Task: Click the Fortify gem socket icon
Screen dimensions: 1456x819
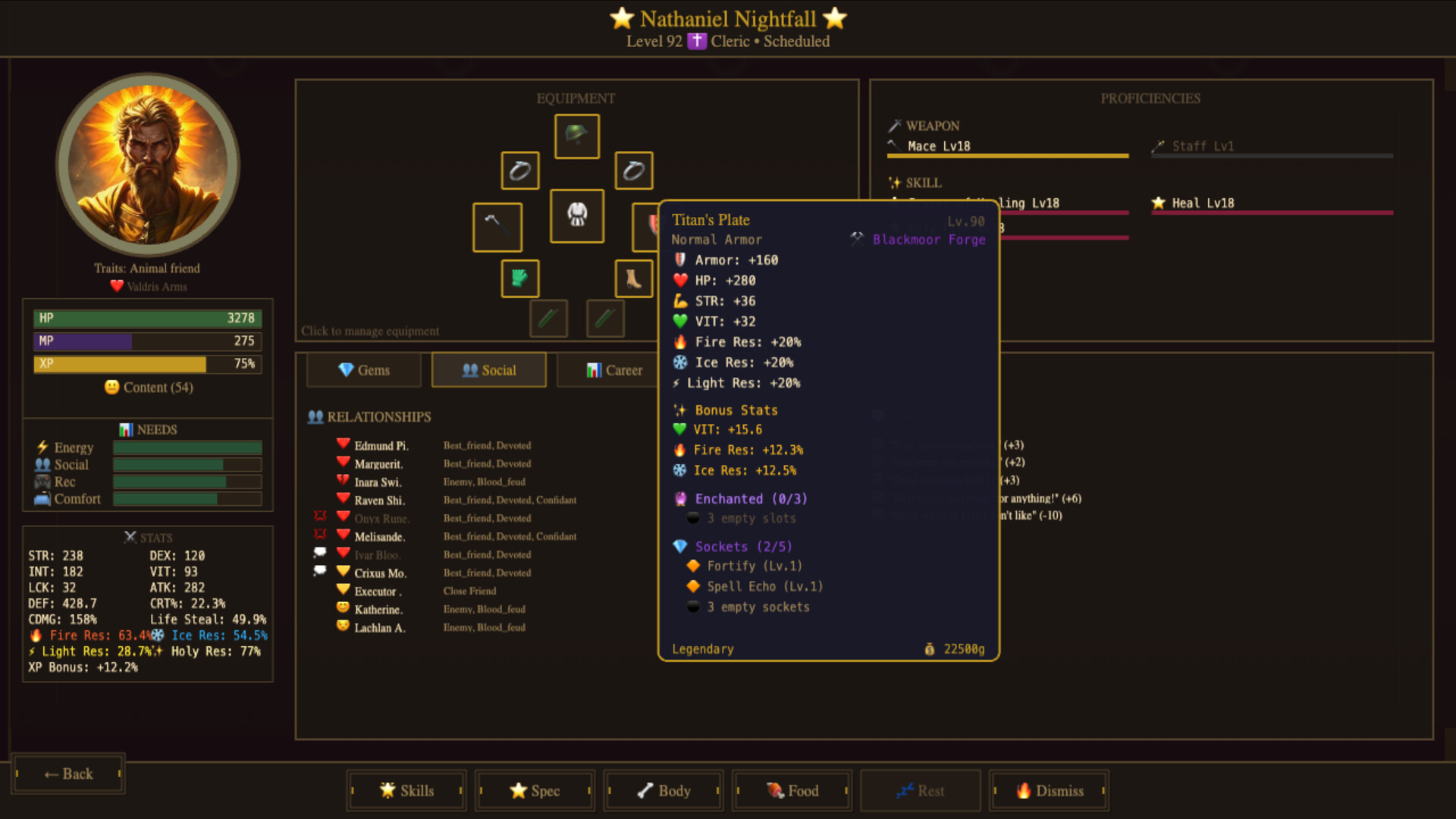Action: pos(692,565)
